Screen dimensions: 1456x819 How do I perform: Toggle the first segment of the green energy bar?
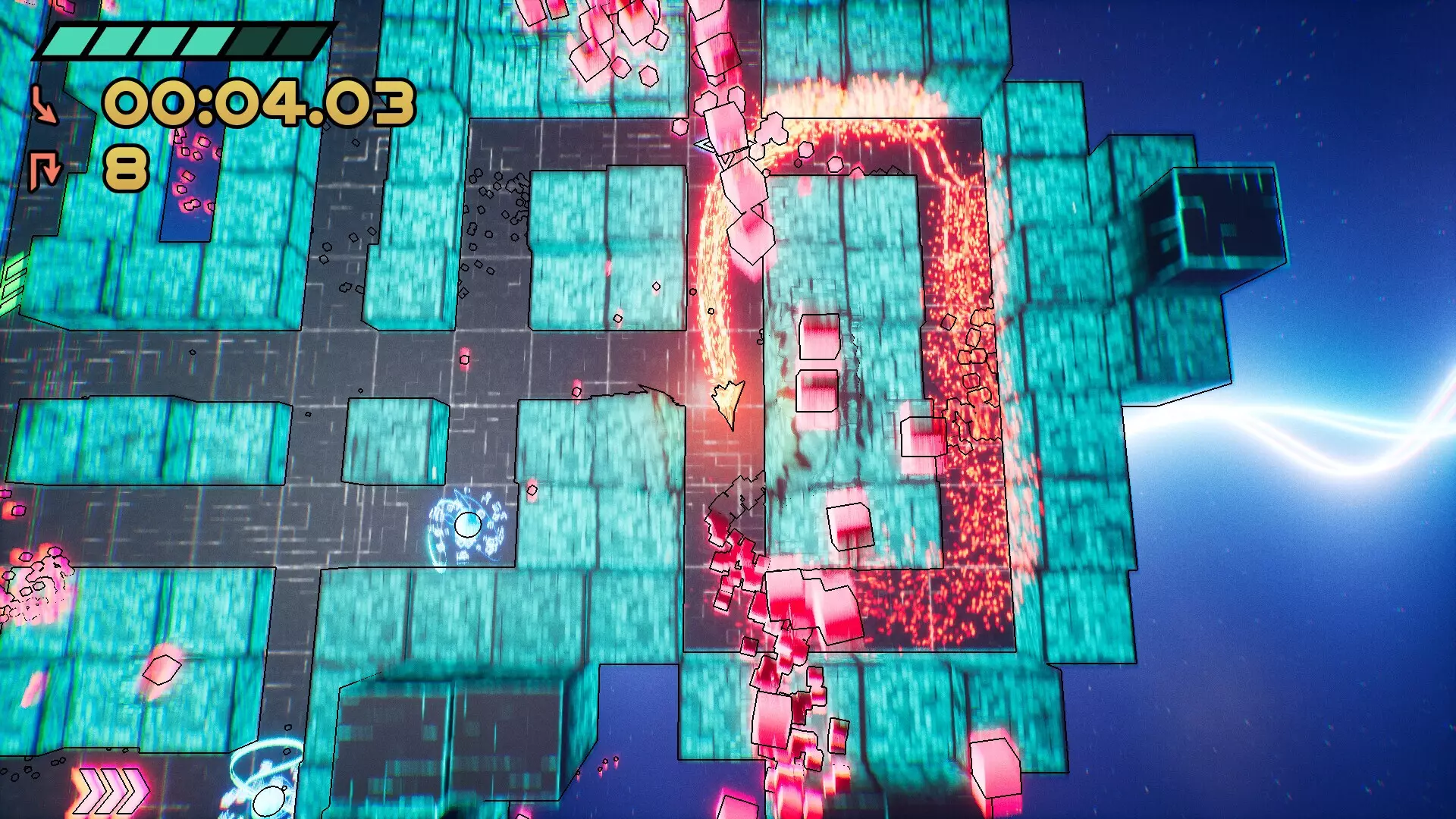click(x=72, y=39)
